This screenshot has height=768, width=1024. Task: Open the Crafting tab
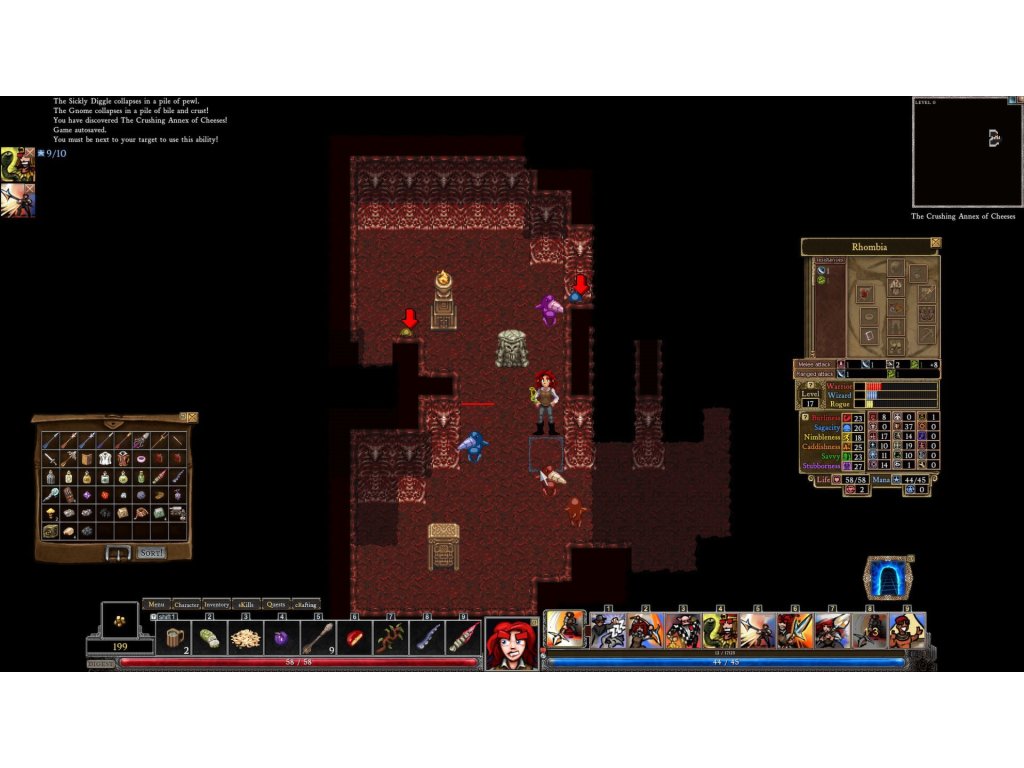306,604
